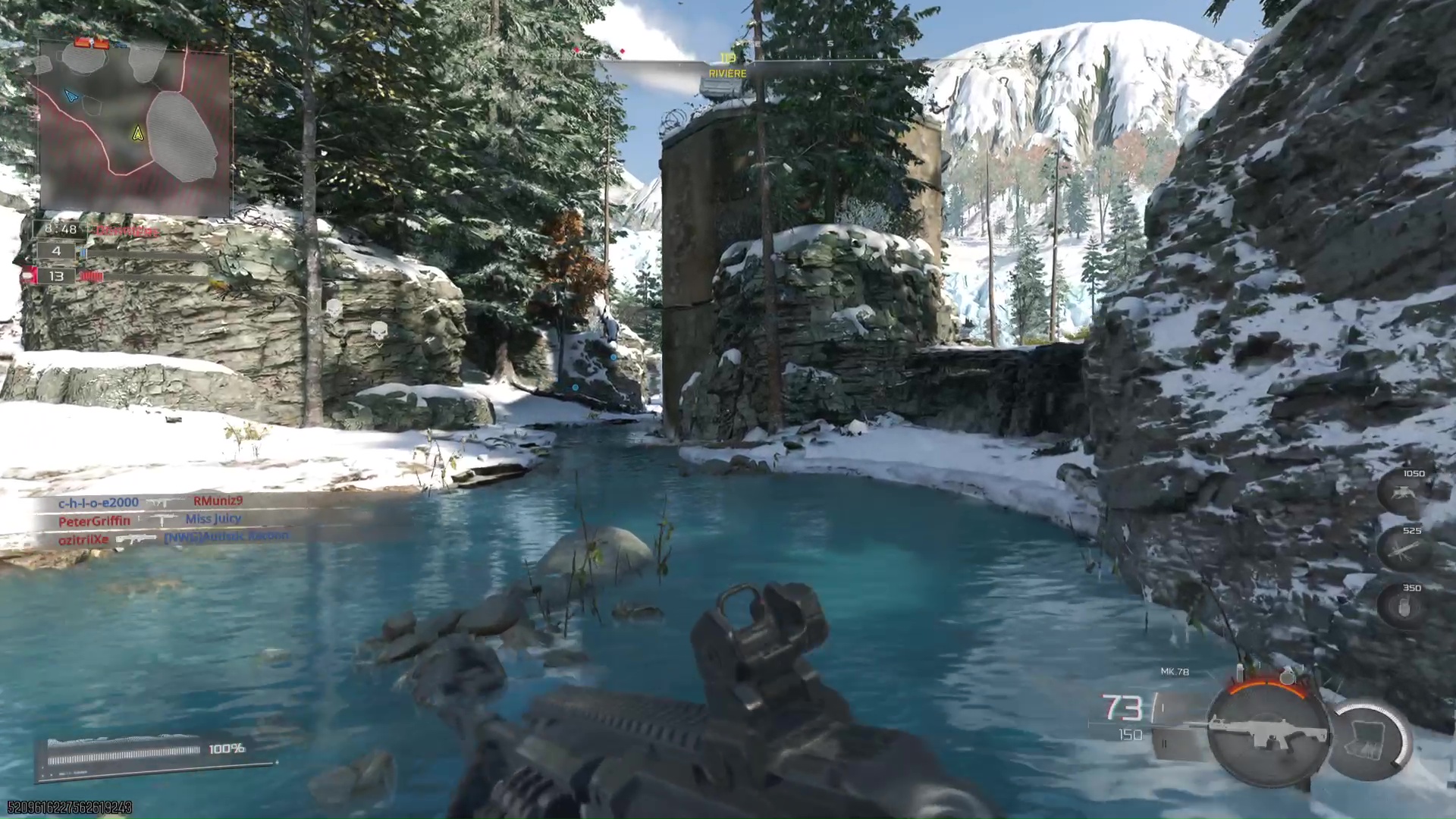This screenshot has height=819, width=1456.
Task: Click the MK.78 rifle emblem inside the ammo dial
Action: (1269, 732)
